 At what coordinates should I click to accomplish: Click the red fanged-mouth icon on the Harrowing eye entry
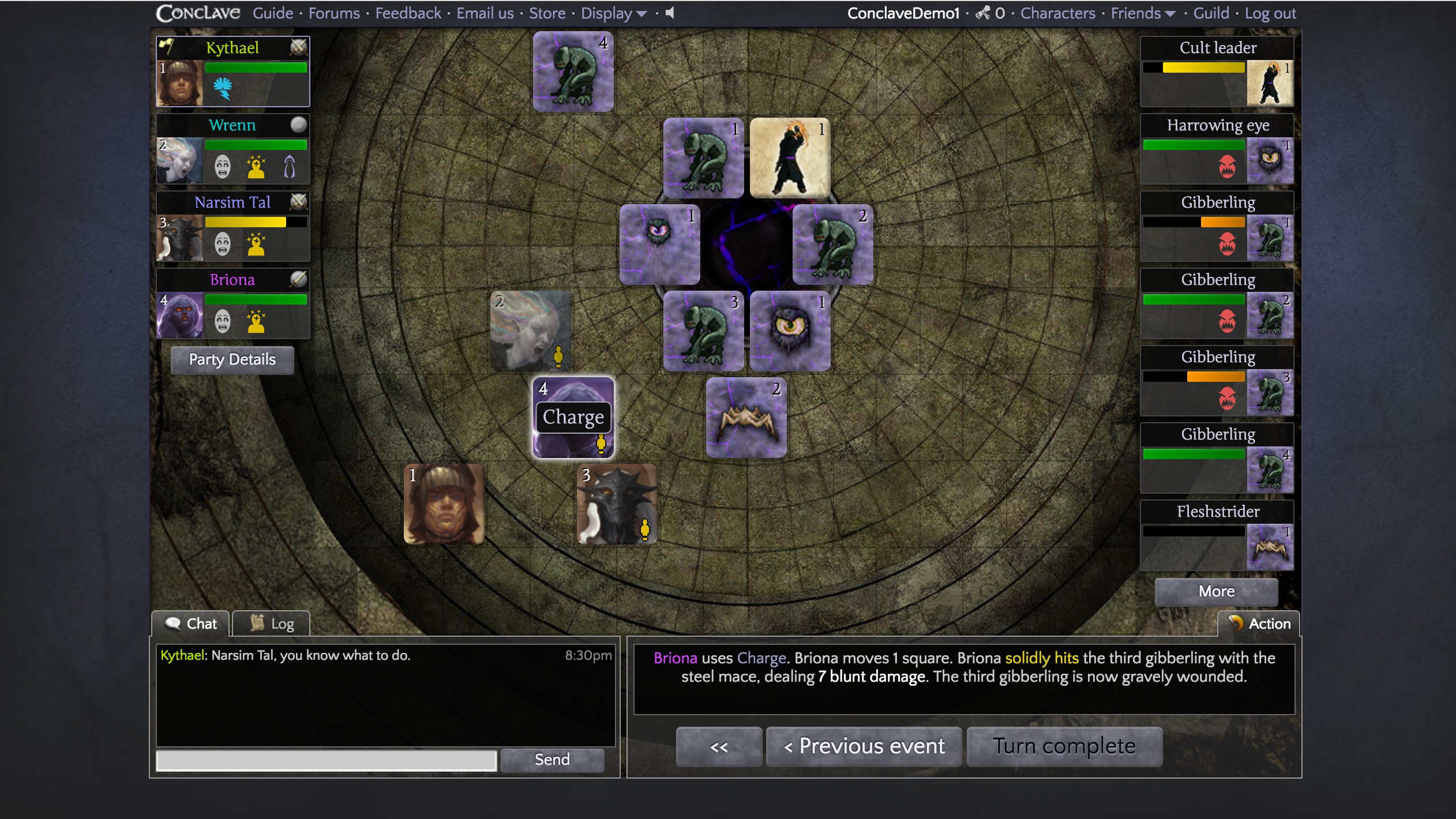click(1226, 167)
